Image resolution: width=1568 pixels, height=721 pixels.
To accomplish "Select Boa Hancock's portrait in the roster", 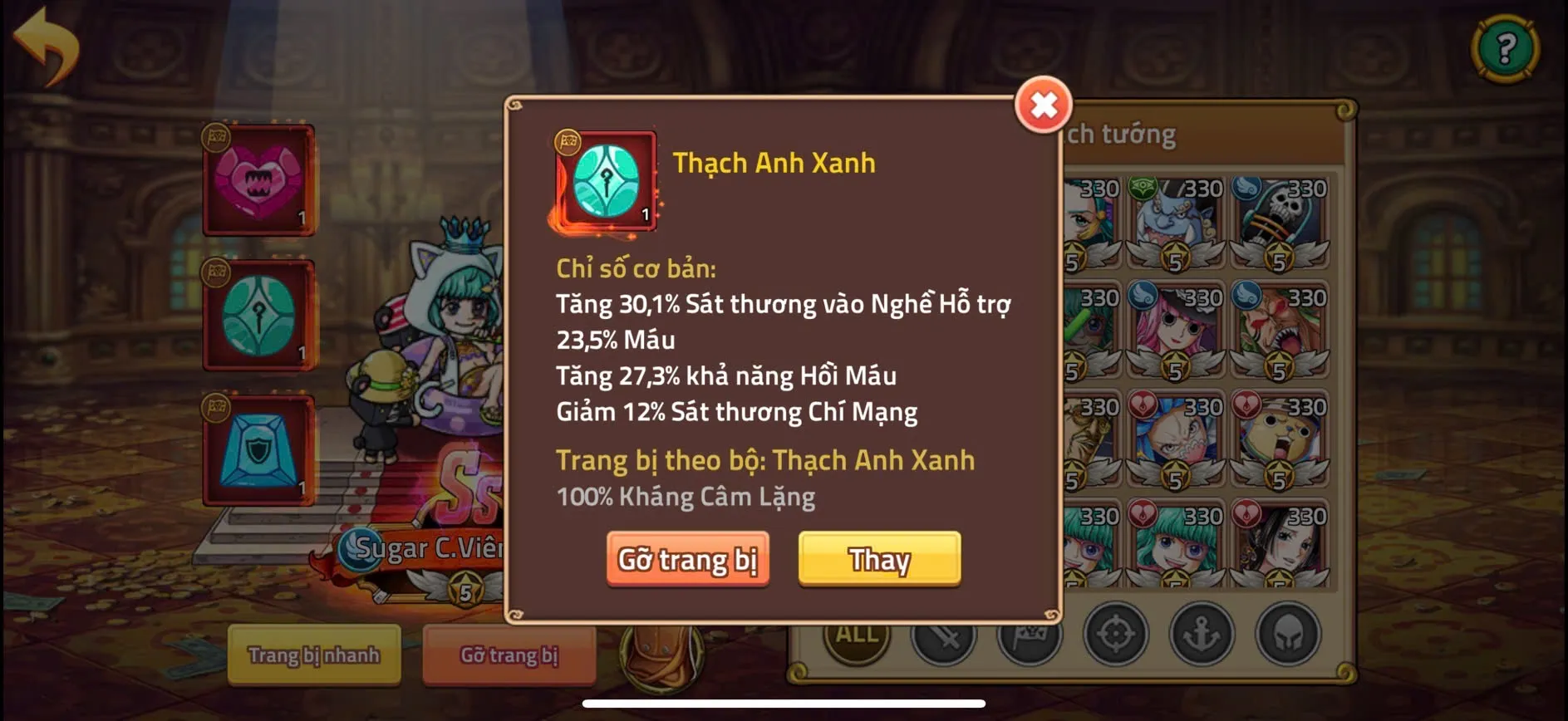I will [1284, 548].
